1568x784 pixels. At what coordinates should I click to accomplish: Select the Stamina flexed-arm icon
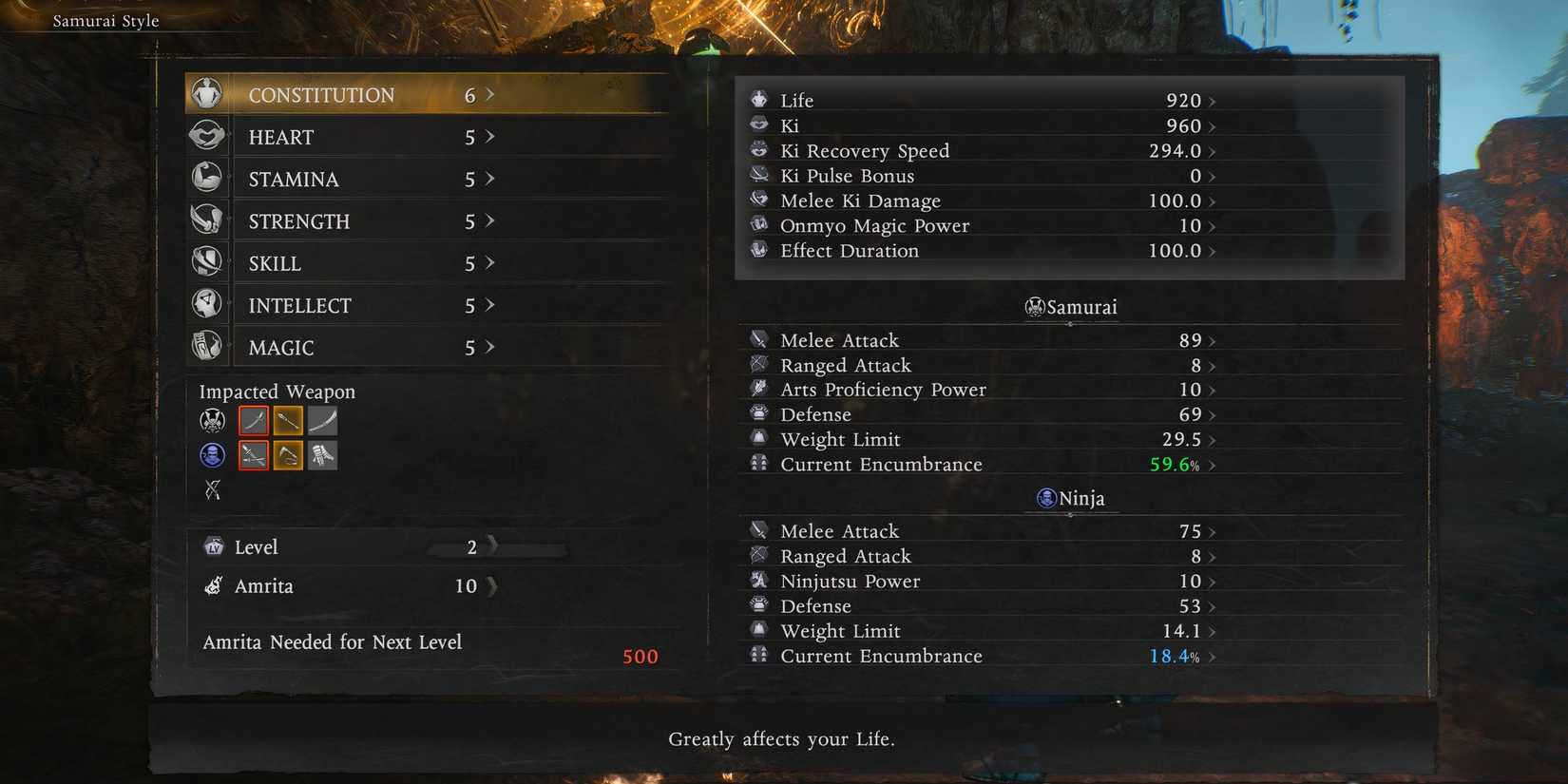click(x=208, y=177)
